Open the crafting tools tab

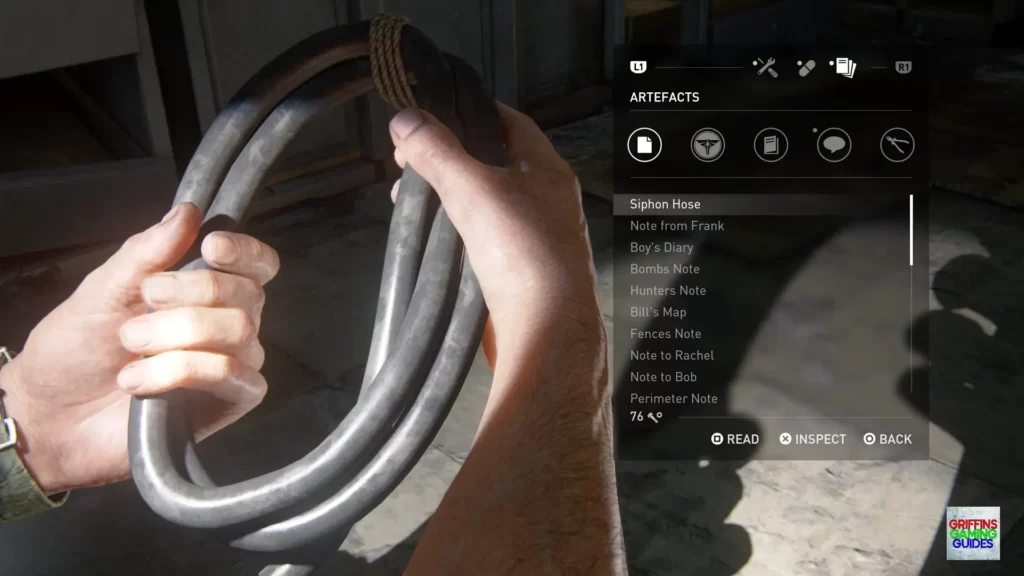[766, 67]
